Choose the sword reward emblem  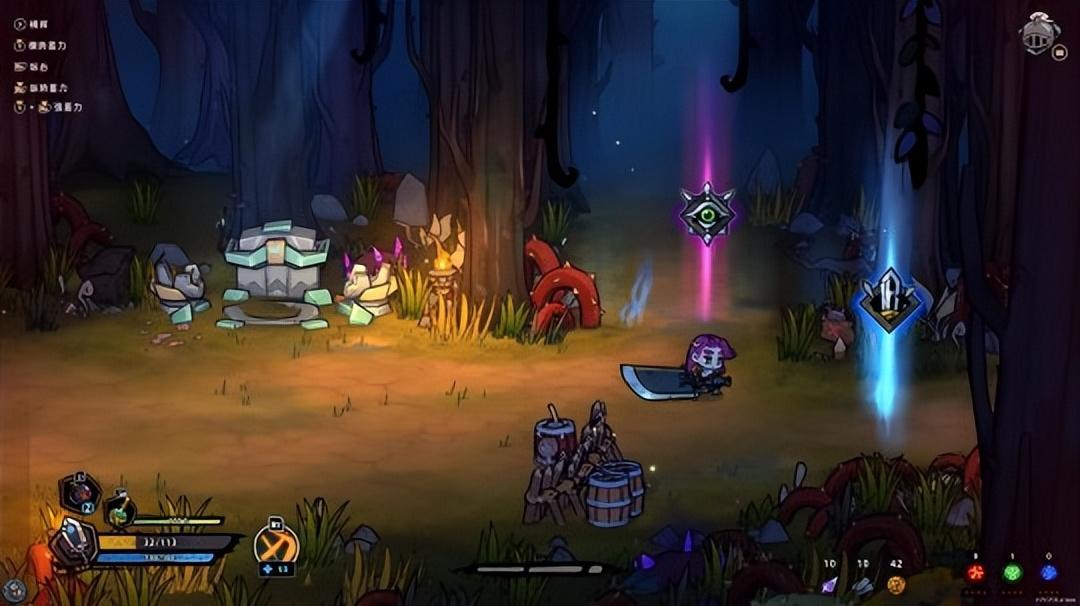click(886, 300)
